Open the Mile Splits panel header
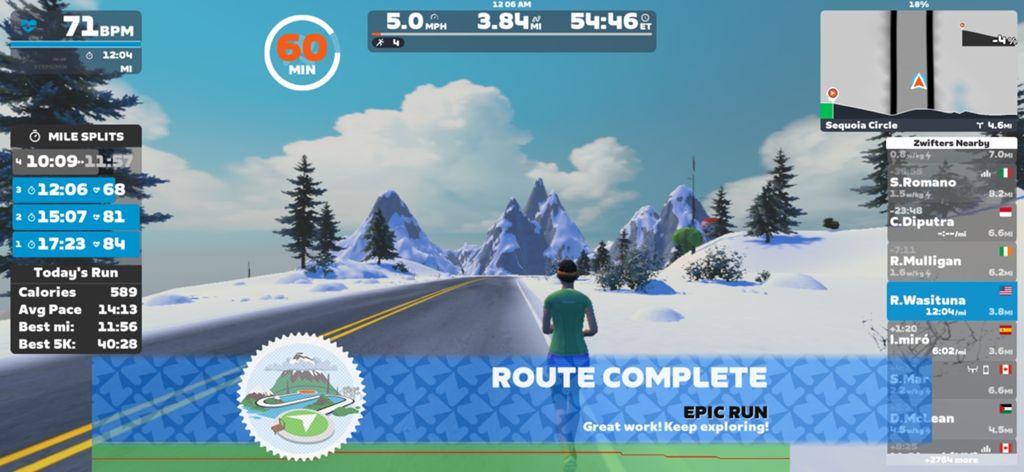This screenshot has width=1024, height=472. tap(76, 136)
